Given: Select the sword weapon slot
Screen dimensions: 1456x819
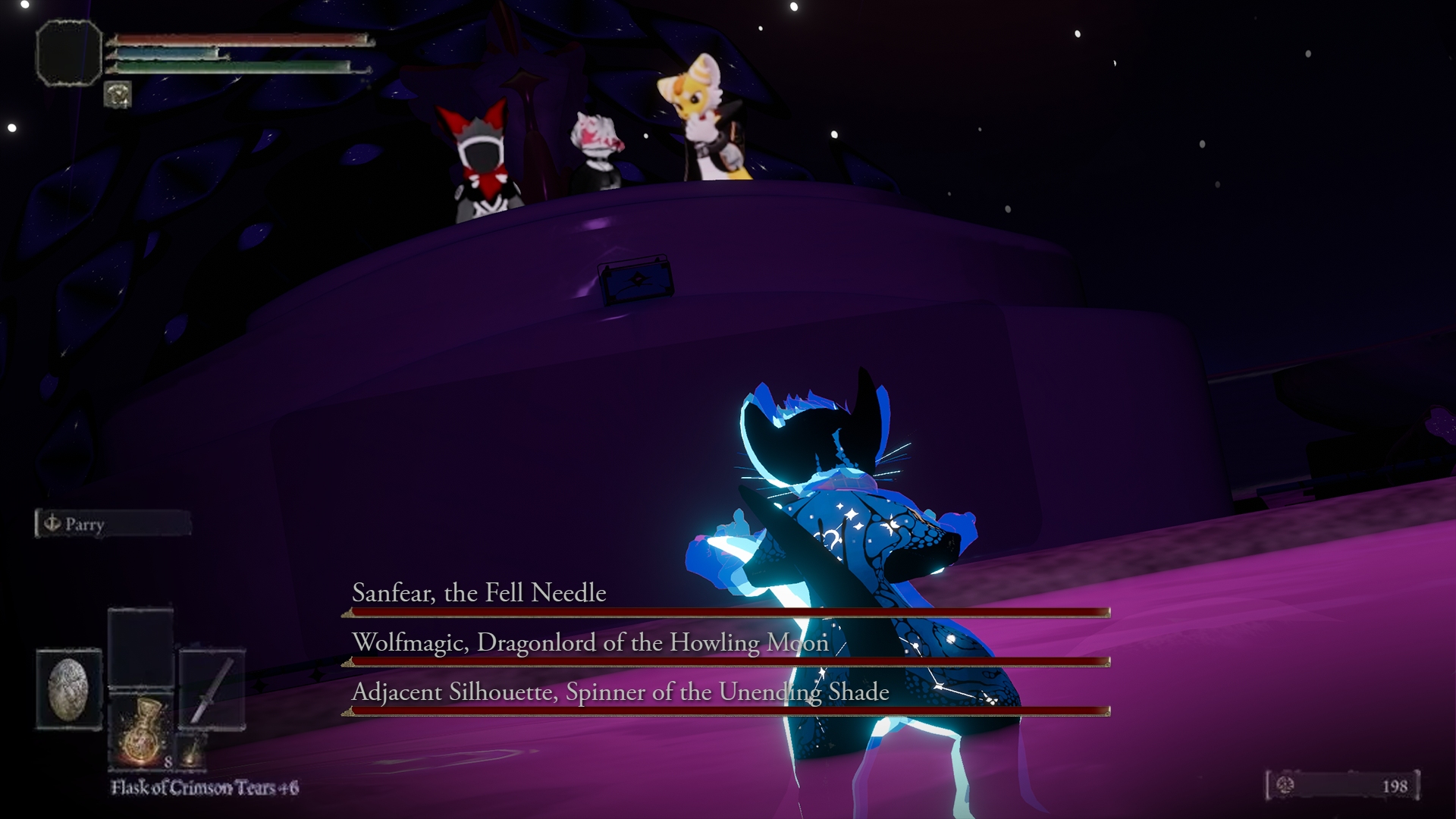Looking at the screenshot, I should 212,689.
